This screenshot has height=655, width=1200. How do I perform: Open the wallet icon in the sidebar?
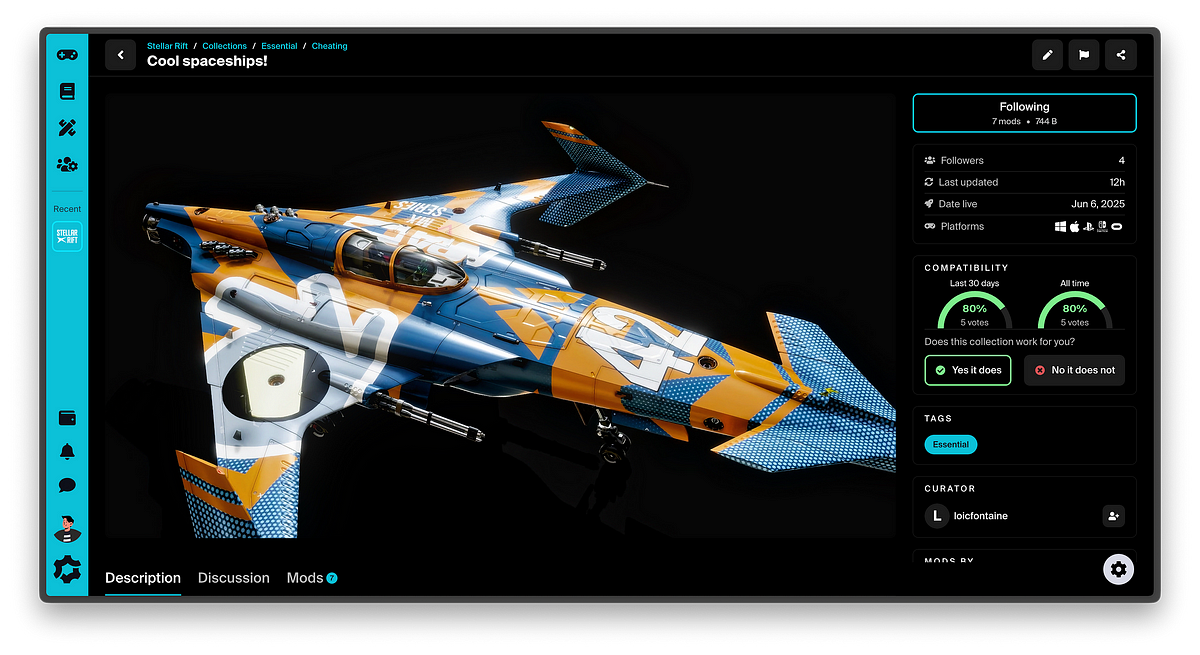point(67,418)
